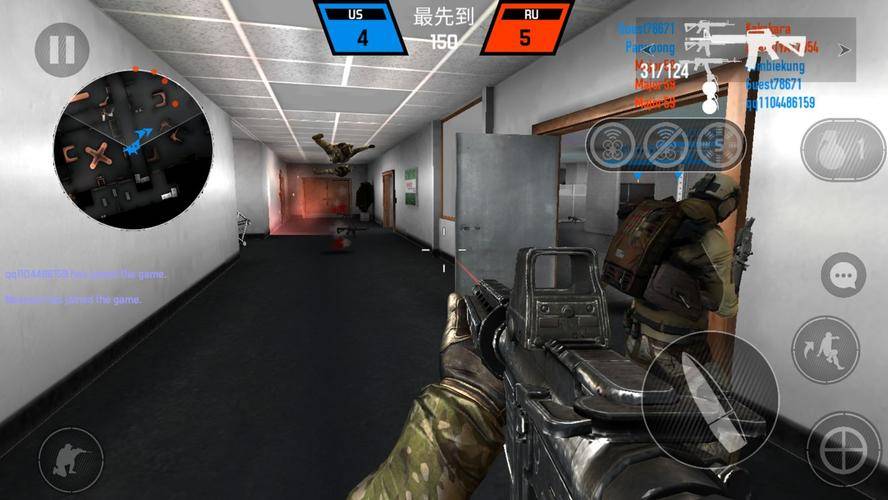Switch to the next weapon with right arrow
This screenshot has width=888, height=500.
pyautogui.click(x=844, y=48)
